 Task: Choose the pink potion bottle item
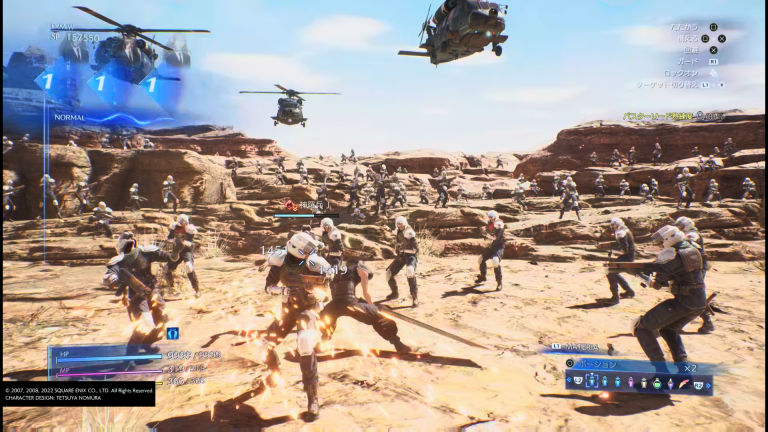tap(631, 382)
